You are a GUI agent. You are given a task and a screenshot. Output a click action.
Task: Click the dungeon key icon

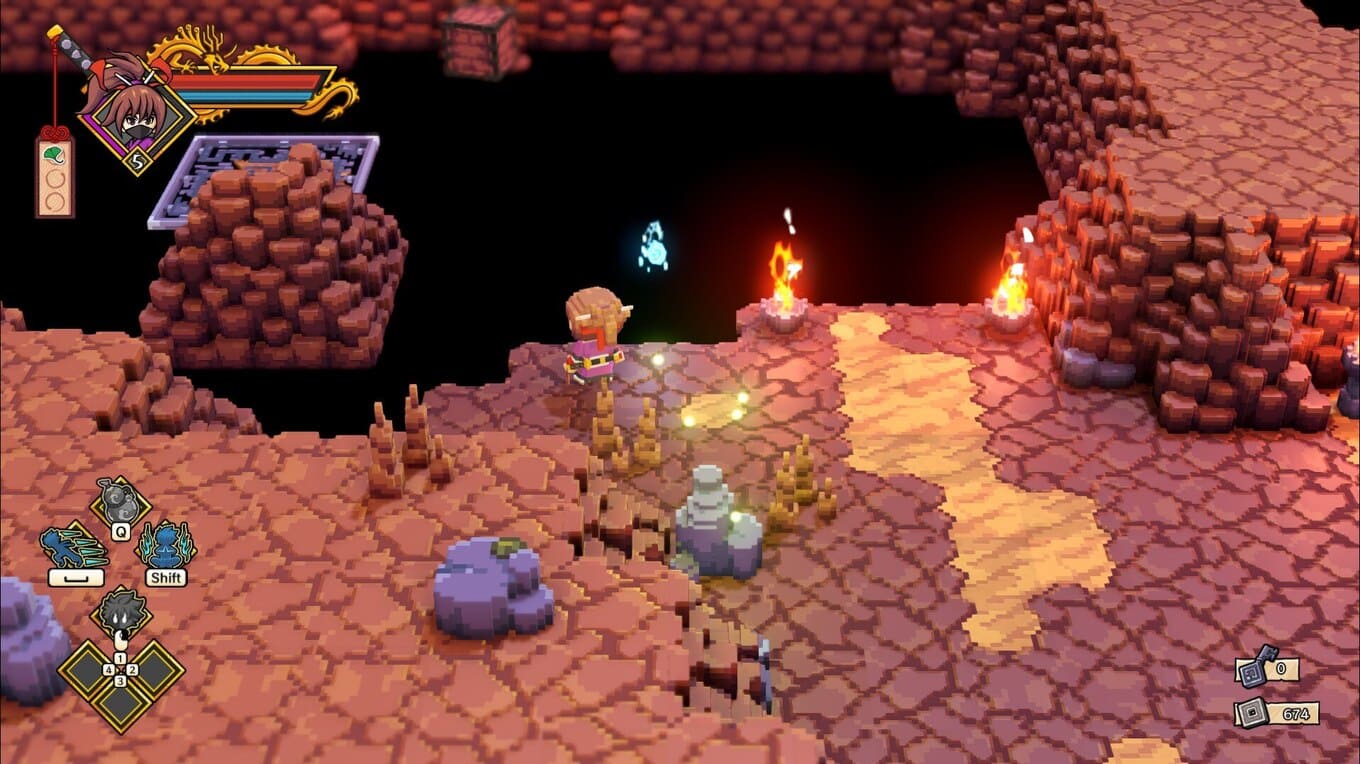[1254, 667]
